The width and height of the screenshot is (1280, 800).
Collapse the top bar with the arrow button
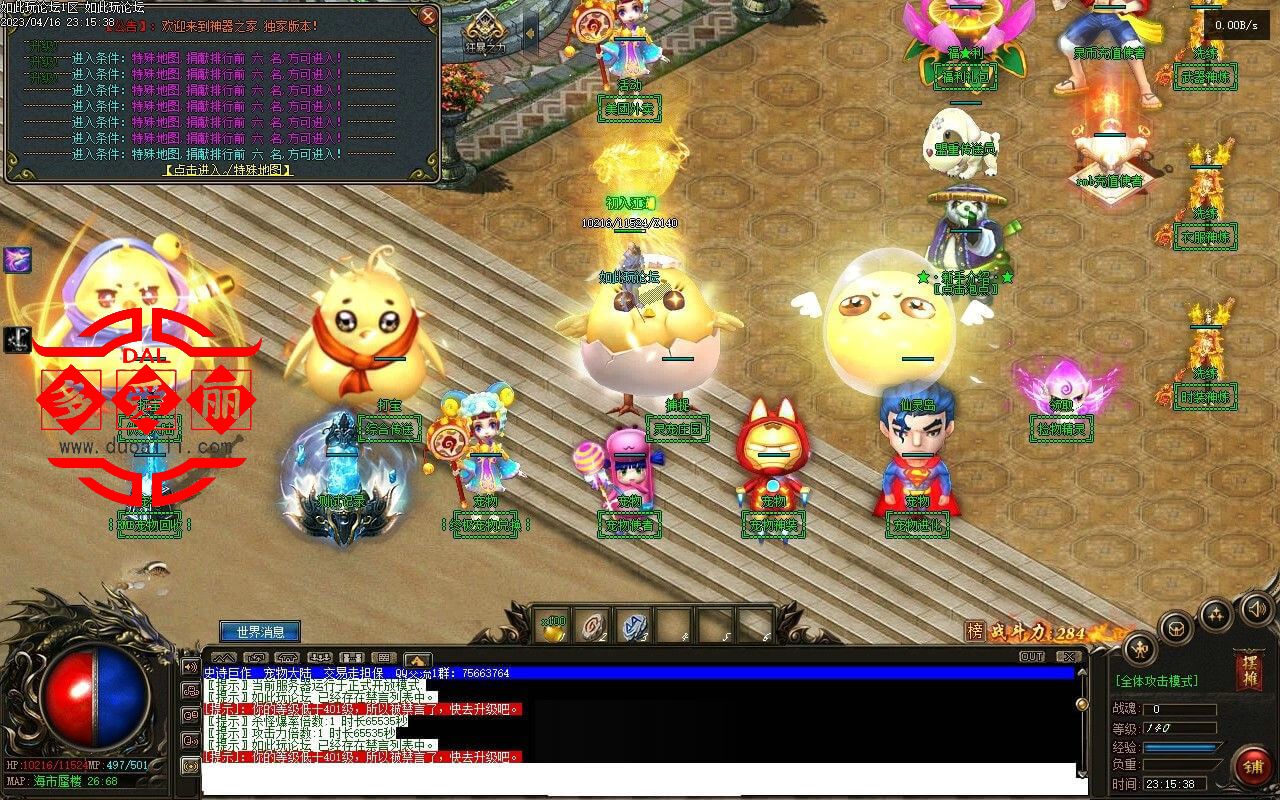(530, 33)
